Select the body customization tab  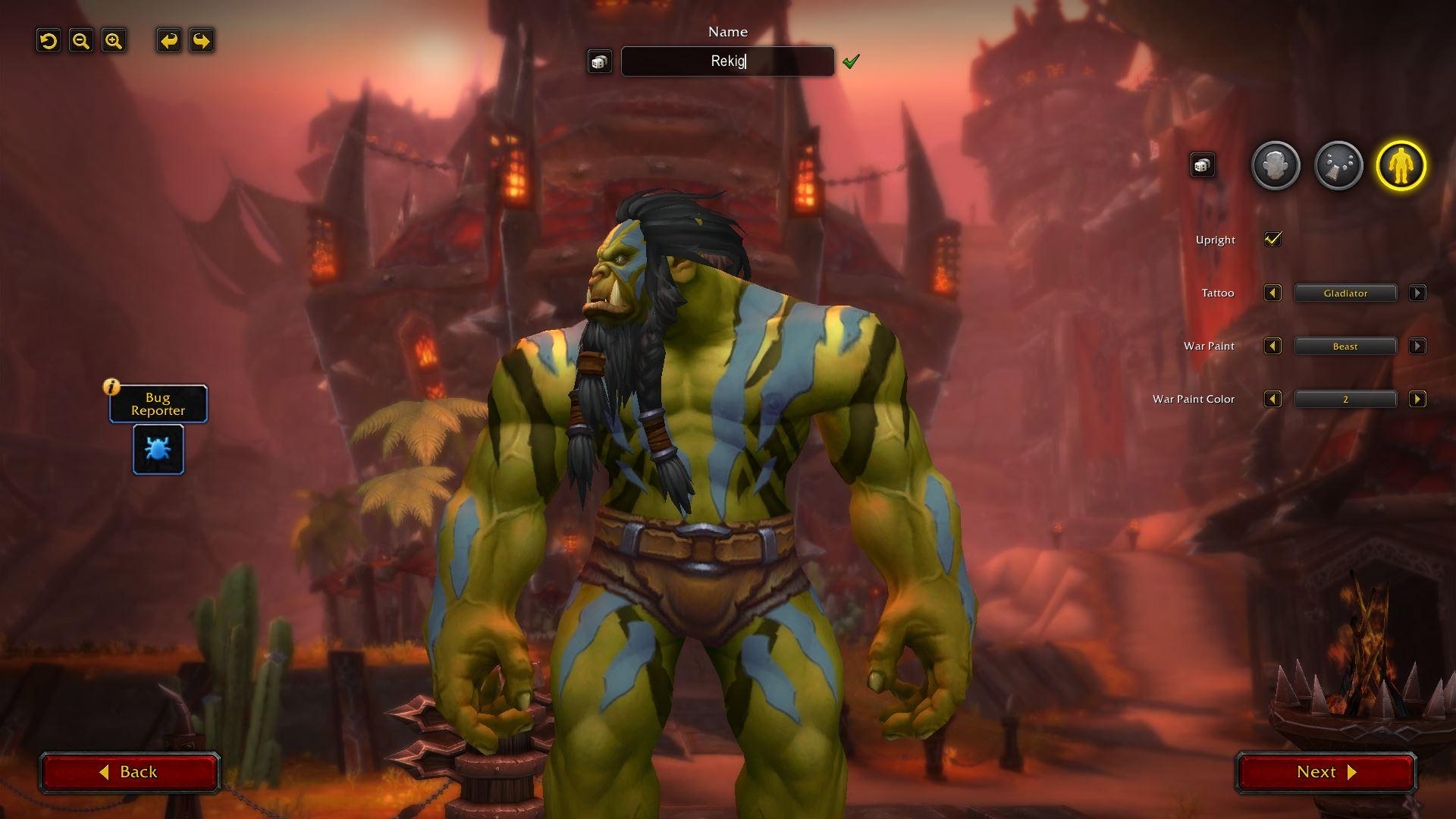point(1401,165)
